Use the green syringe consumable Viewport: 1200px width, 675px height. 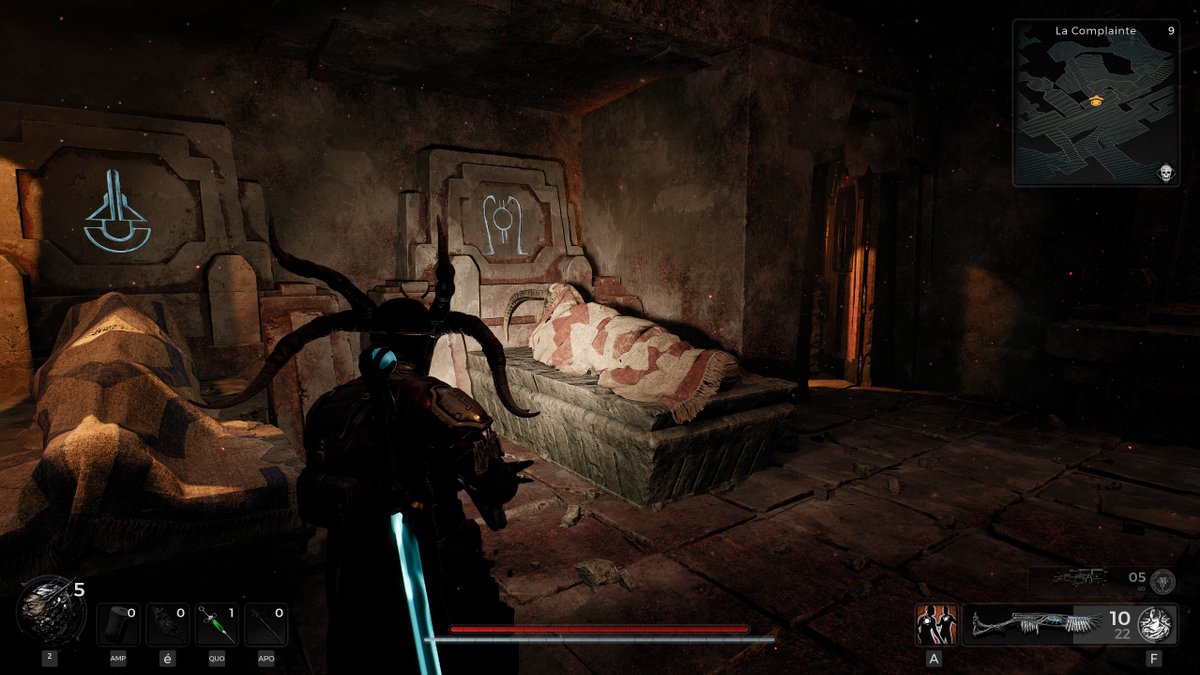coord(216,625)
